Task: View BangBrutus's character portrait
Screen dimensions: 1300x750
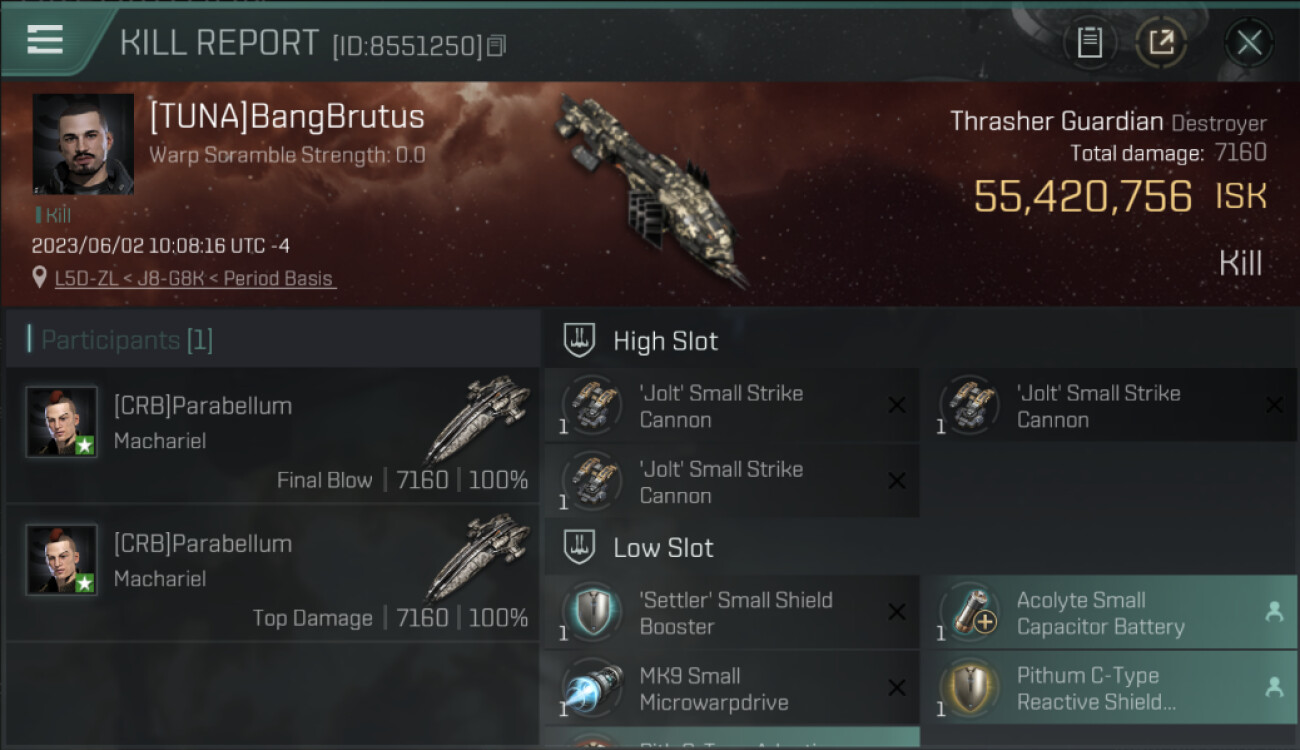Action: (x=83, y=144)
